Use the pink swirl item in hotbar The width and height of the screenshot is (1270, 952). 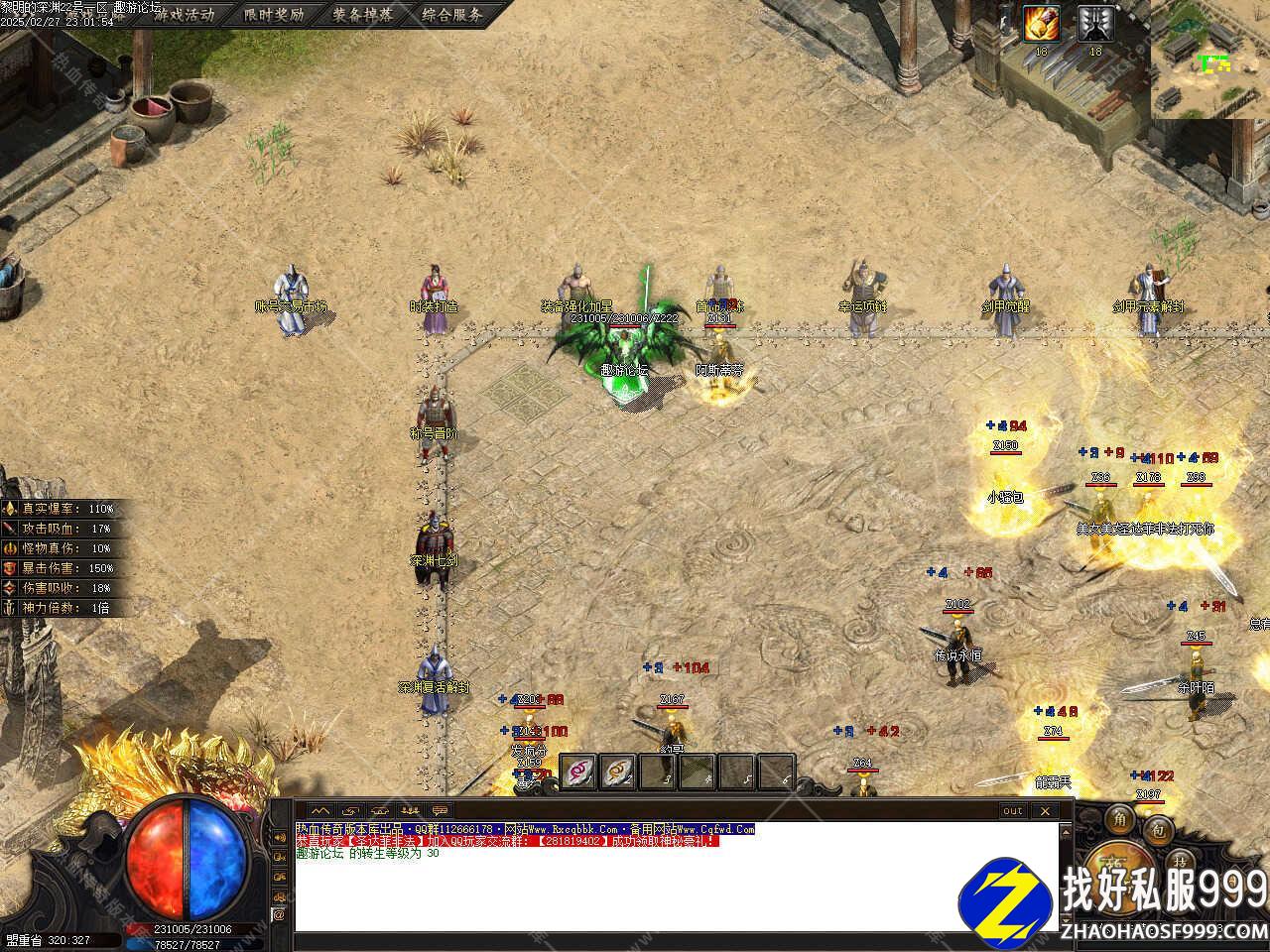click(x=578, y=771)
